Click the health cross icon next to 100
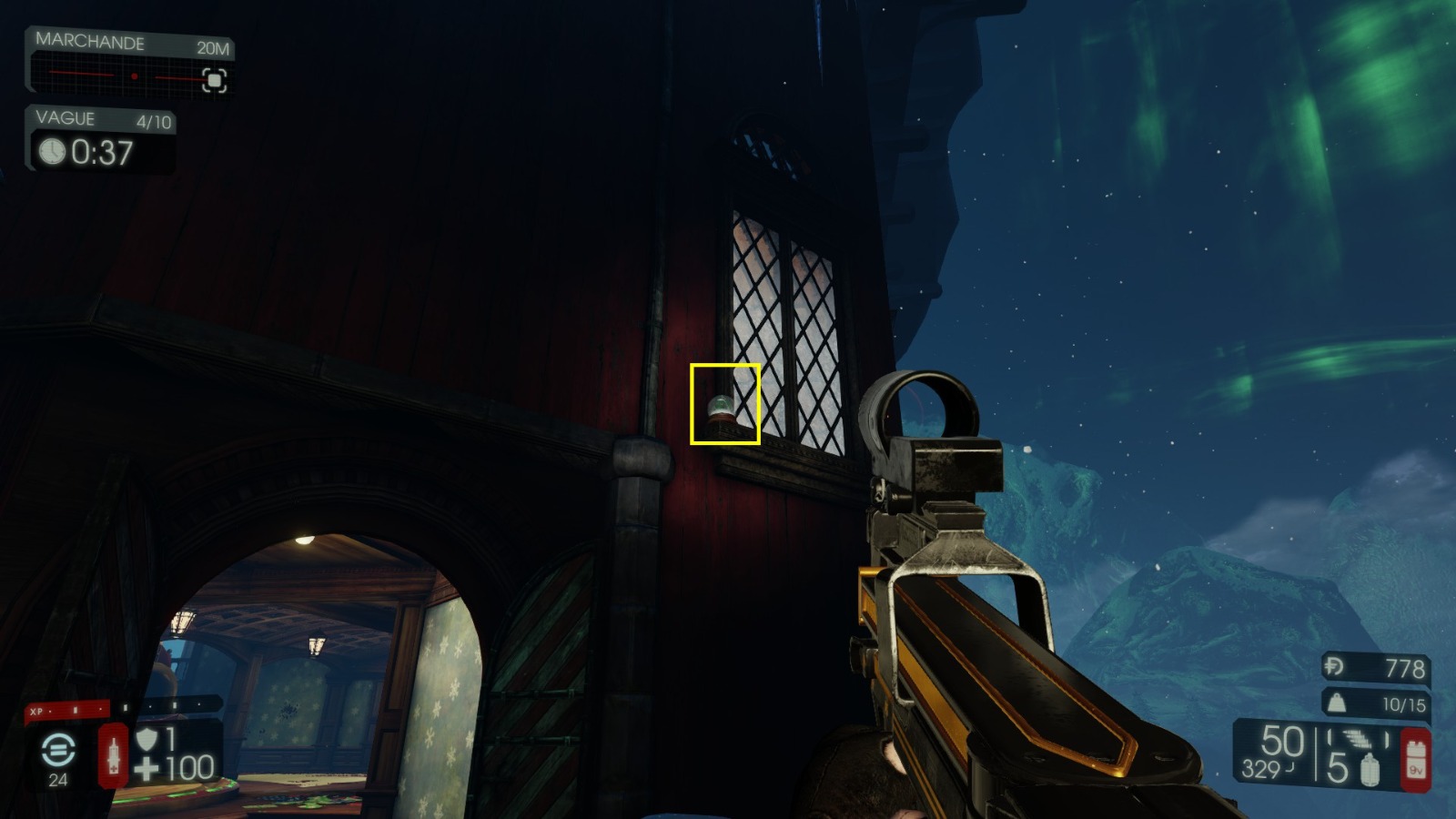This screenshot has width=1456, height=819. pos(147,767)
